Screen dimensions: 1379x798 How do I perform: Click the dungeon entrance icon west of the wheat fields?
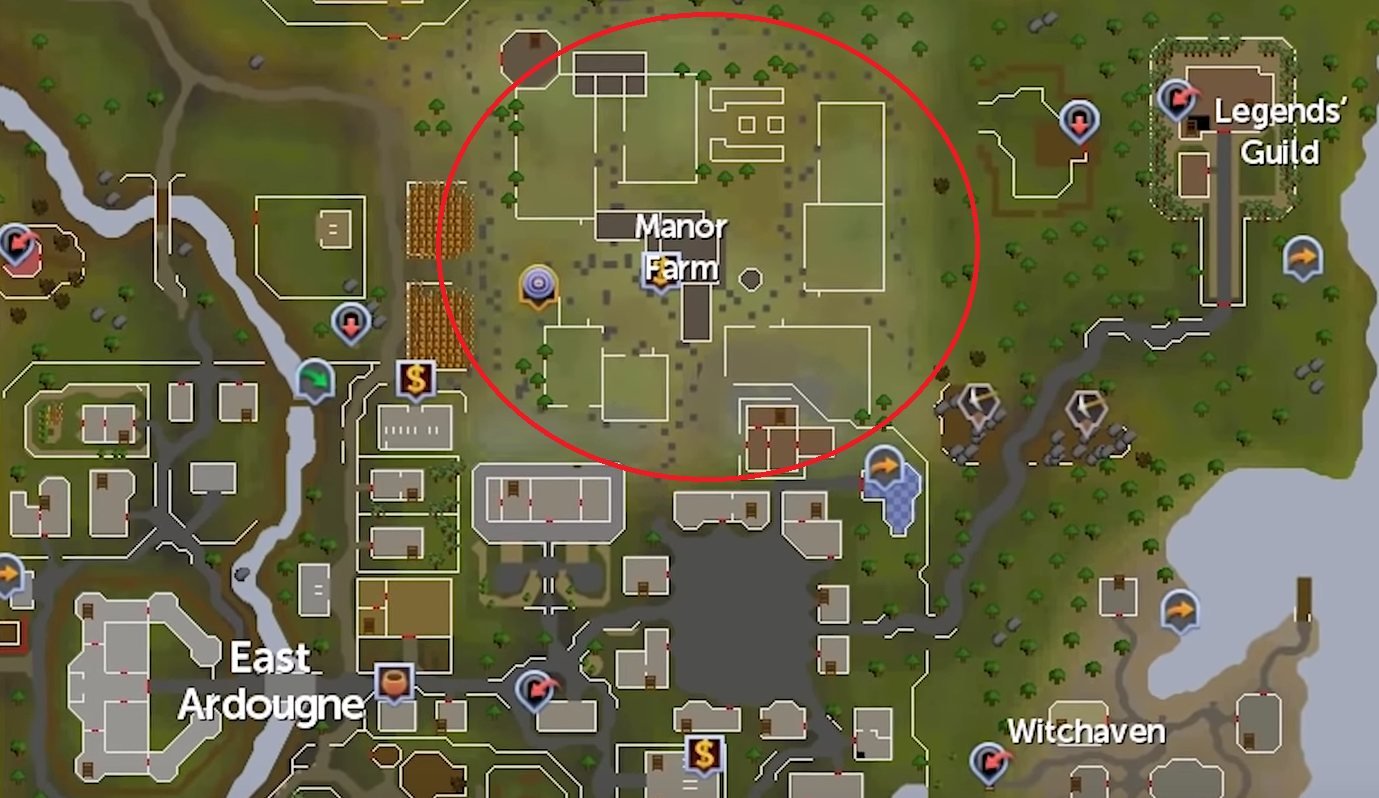click(350, 320)
